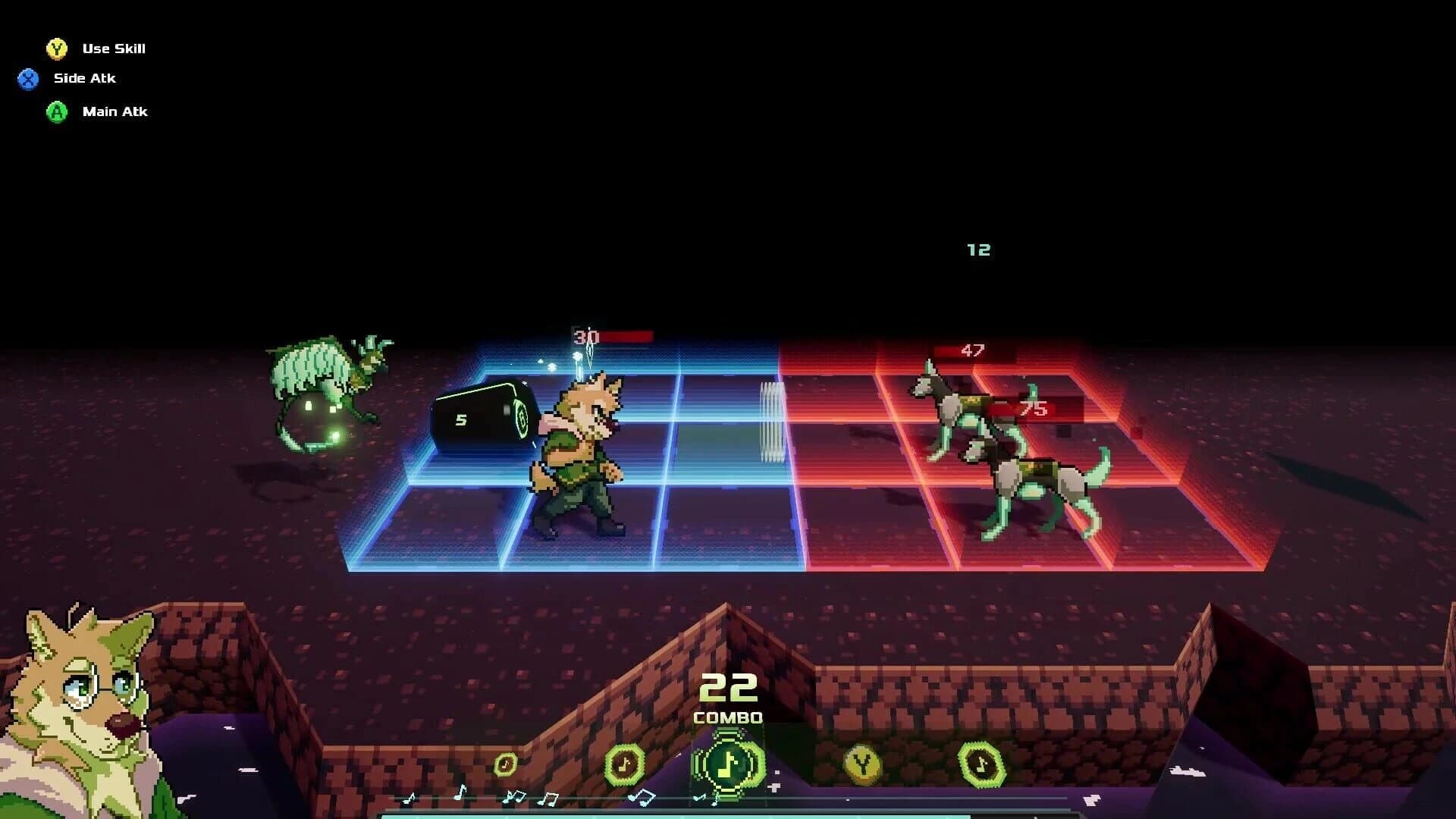Click the floating damage number 12
The height and width of the screenshot is (819, 1456).
pos(979,249)
